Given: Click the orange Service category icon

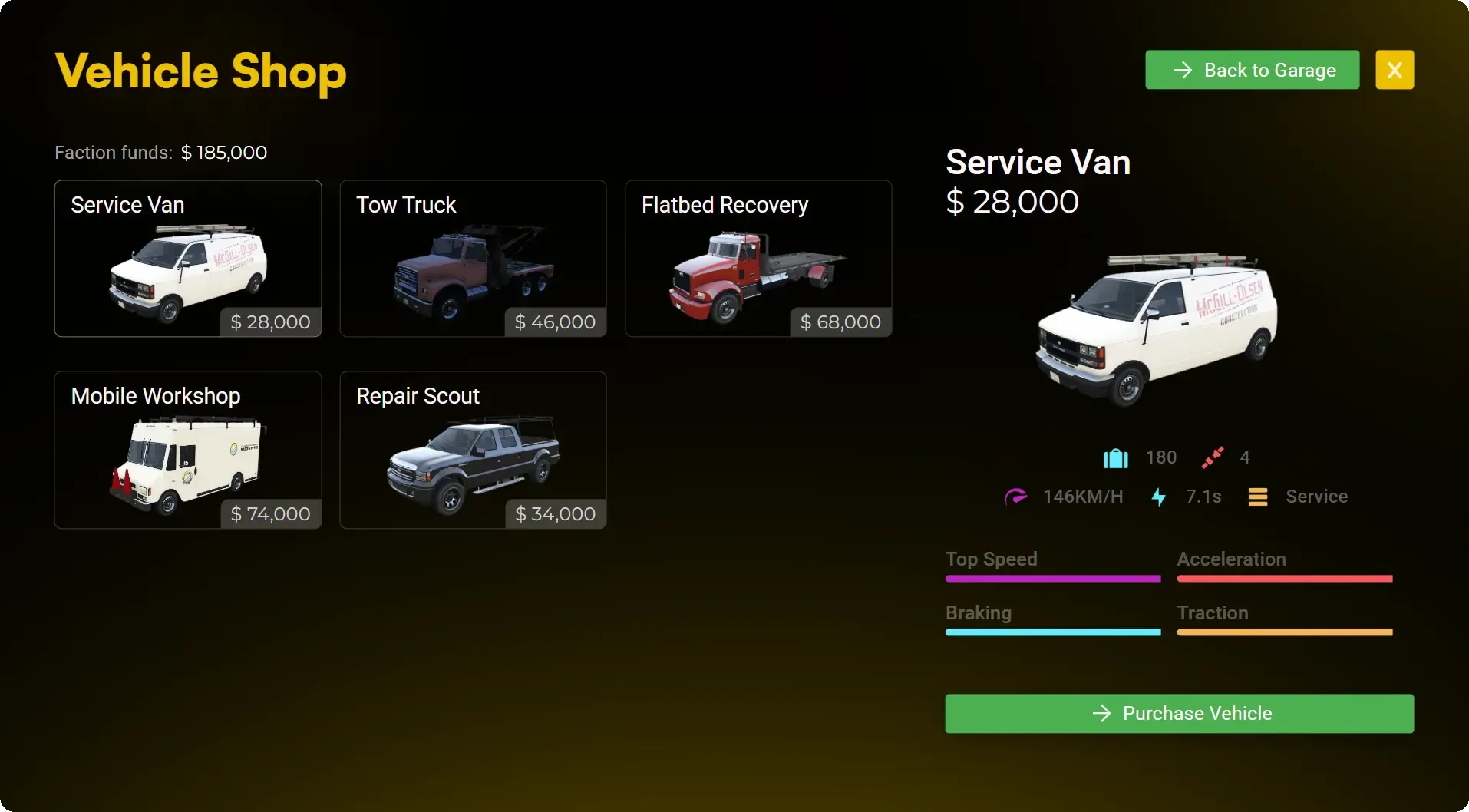Looking at the screenshot, I should click(1257, 497).
